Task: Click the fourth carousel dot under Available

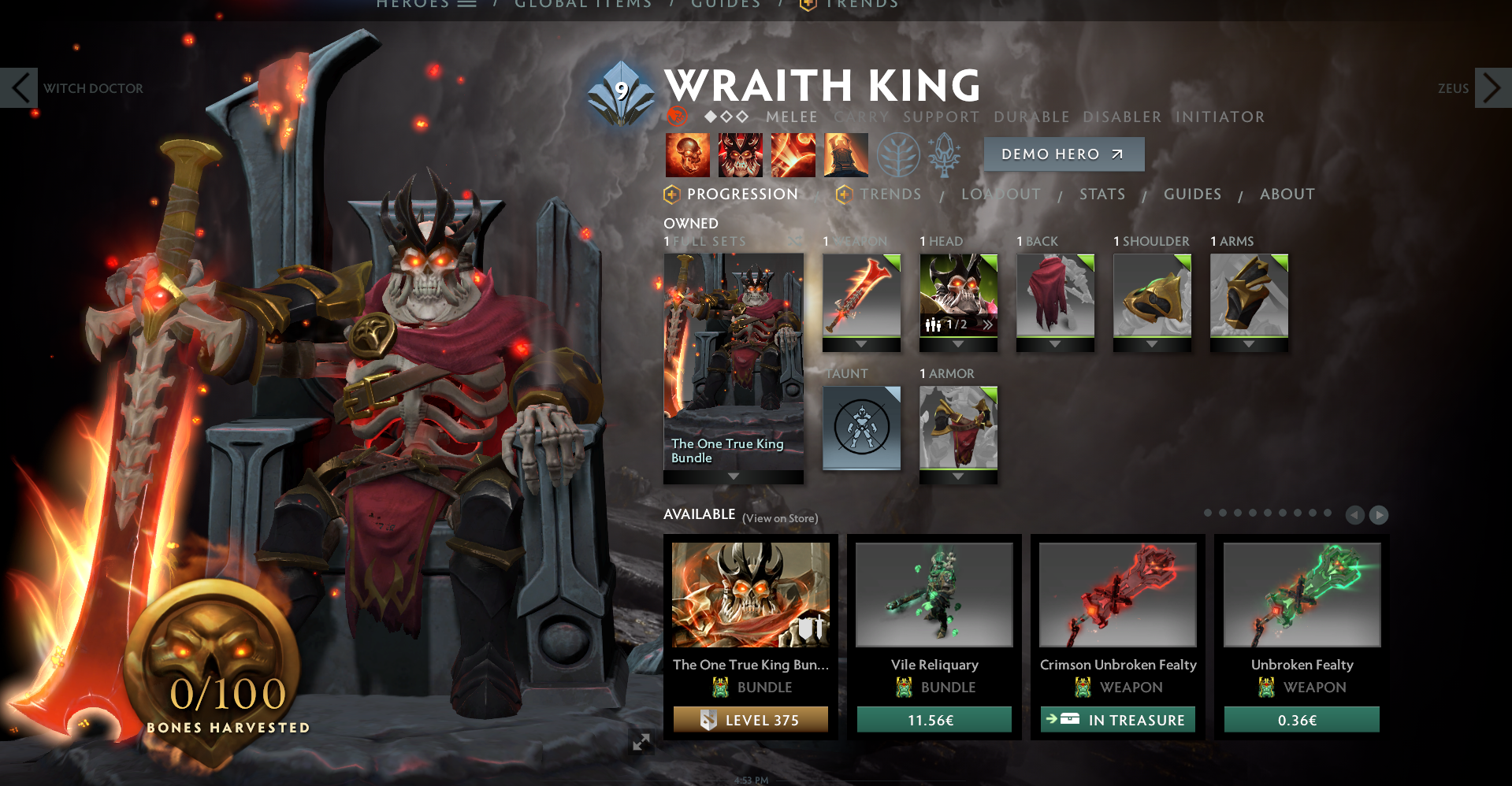Action: pos(1254,512)
